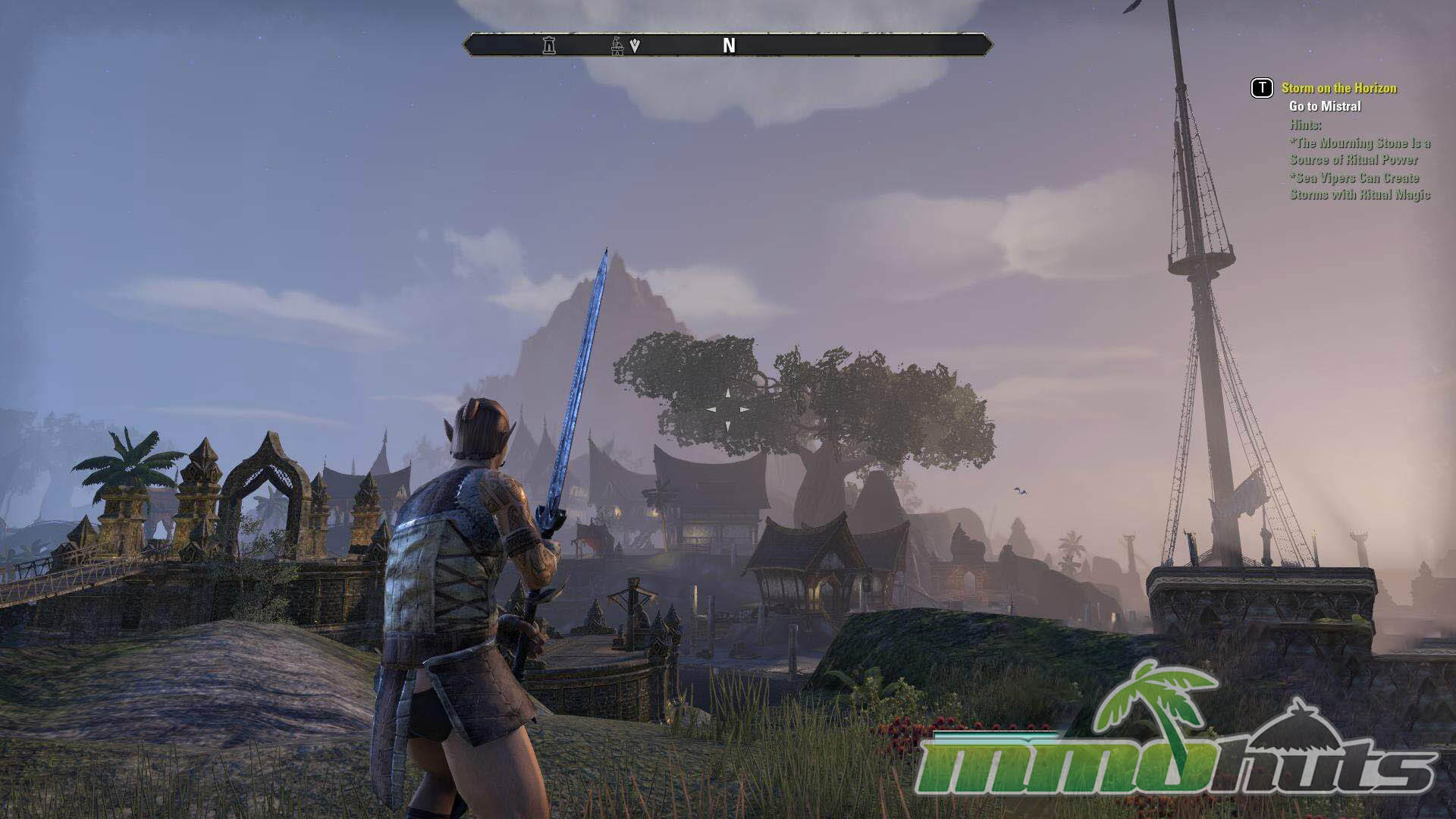The height and width of the screenshot is (819, 1456).
Task: Click the Sea Vipers quest hint
Action: click(x=1360, y=187)
